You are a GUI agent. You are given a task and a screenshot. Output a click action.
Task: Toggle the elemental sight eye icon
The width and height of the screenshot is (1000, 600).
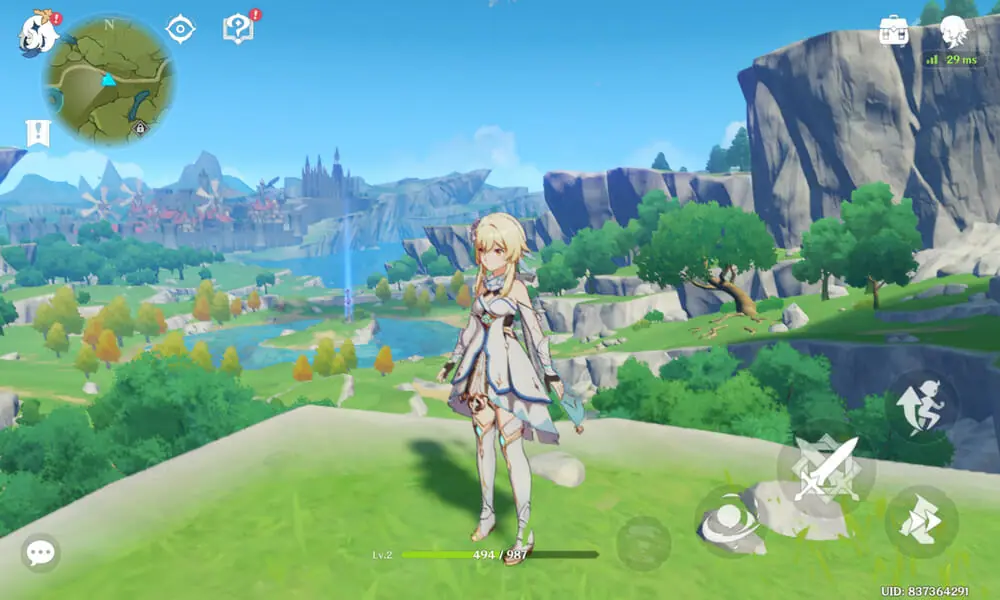(x=180, y=29)
